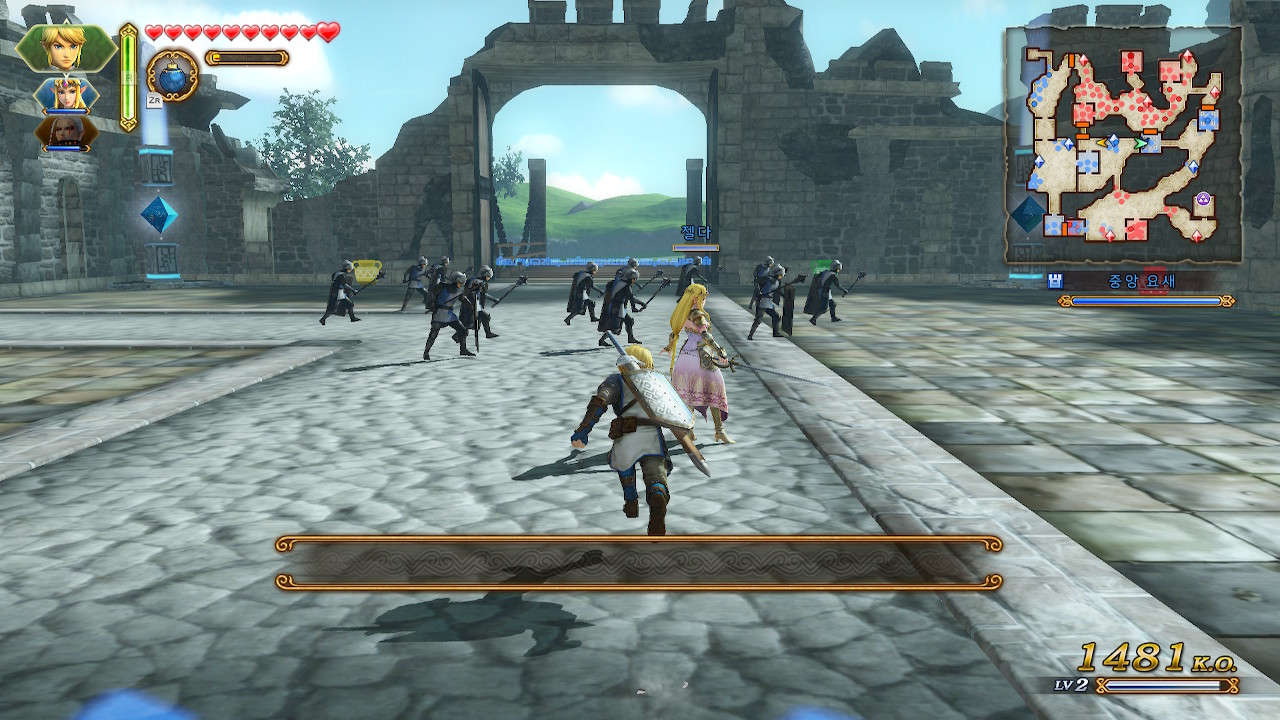Open the battlefield minimap
Screen dimensions: 1280x720
point(1123,144)
